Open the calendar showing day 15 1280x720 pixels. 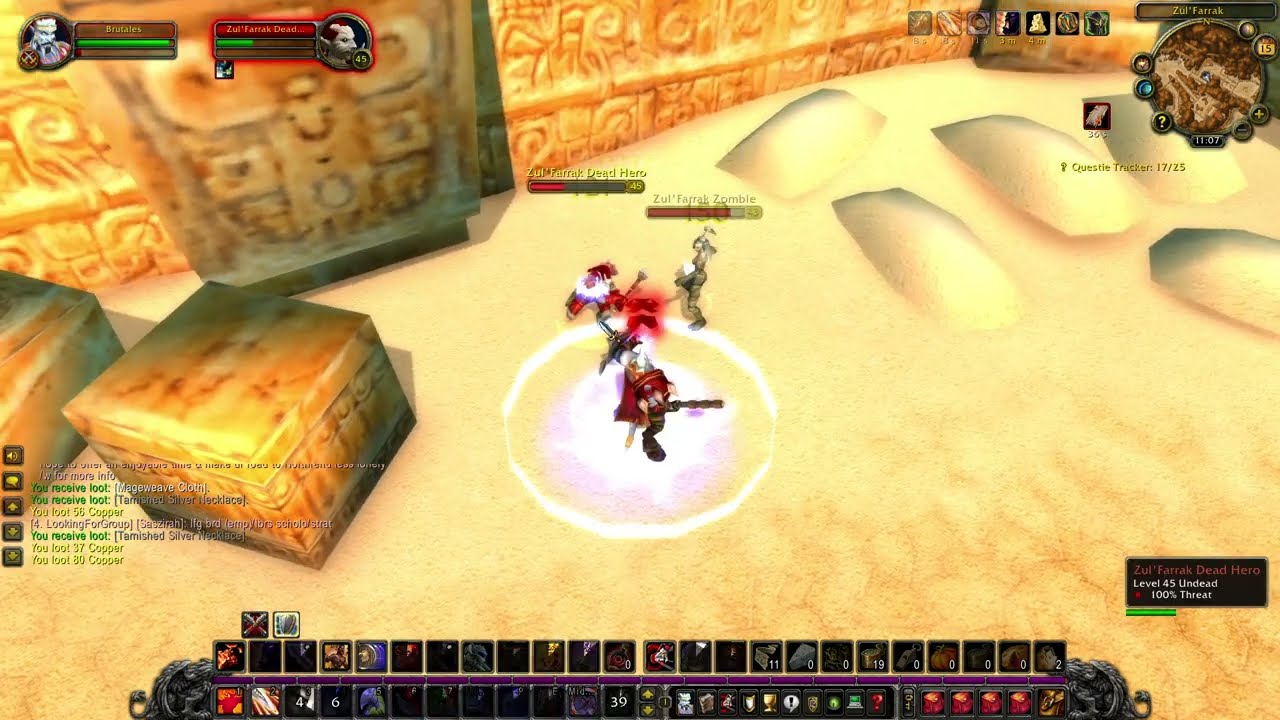click(x=1265, y=49)
